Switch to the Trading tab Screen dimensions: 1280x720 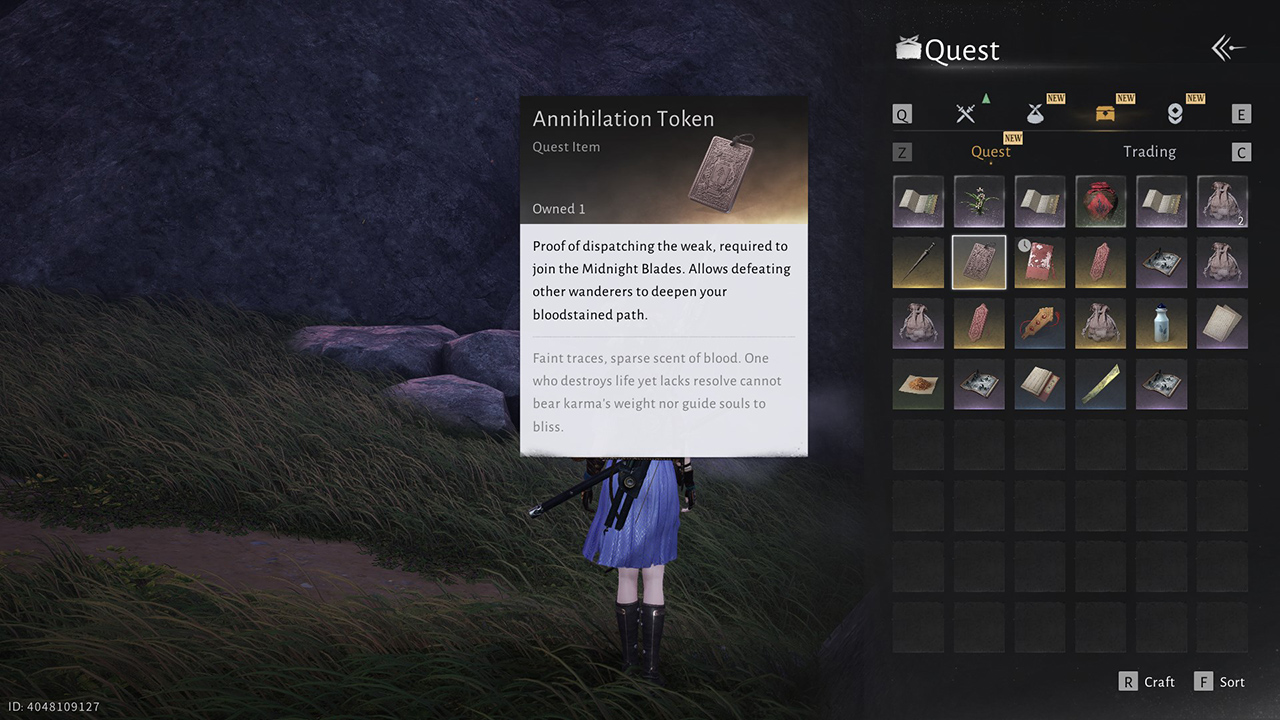coord(1149,152)
